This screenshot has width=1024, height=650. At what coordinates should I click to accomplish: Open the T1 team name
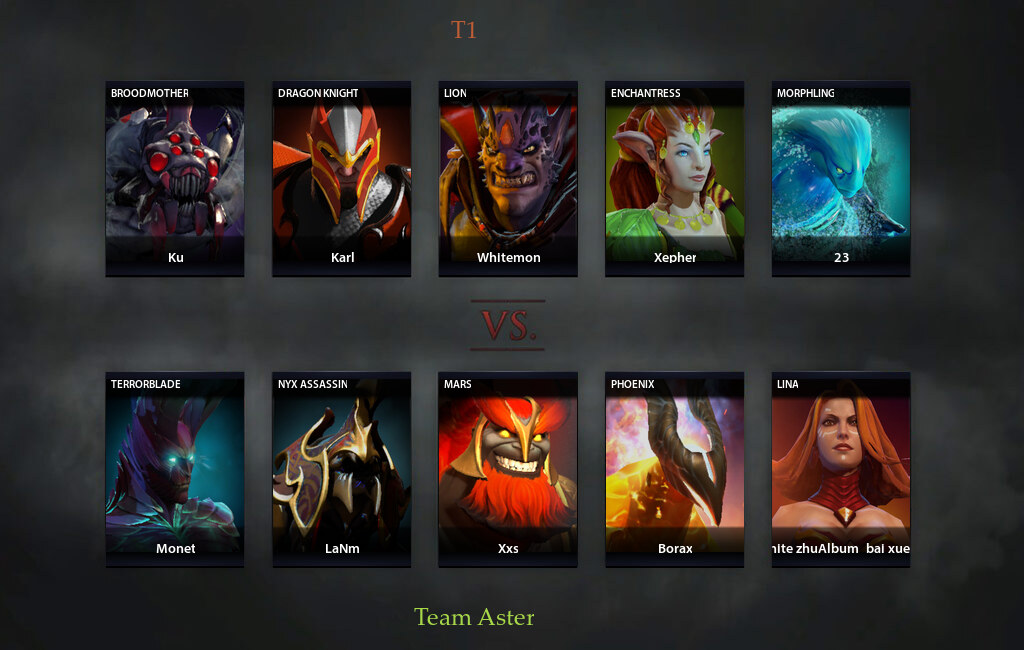[463, 30]
